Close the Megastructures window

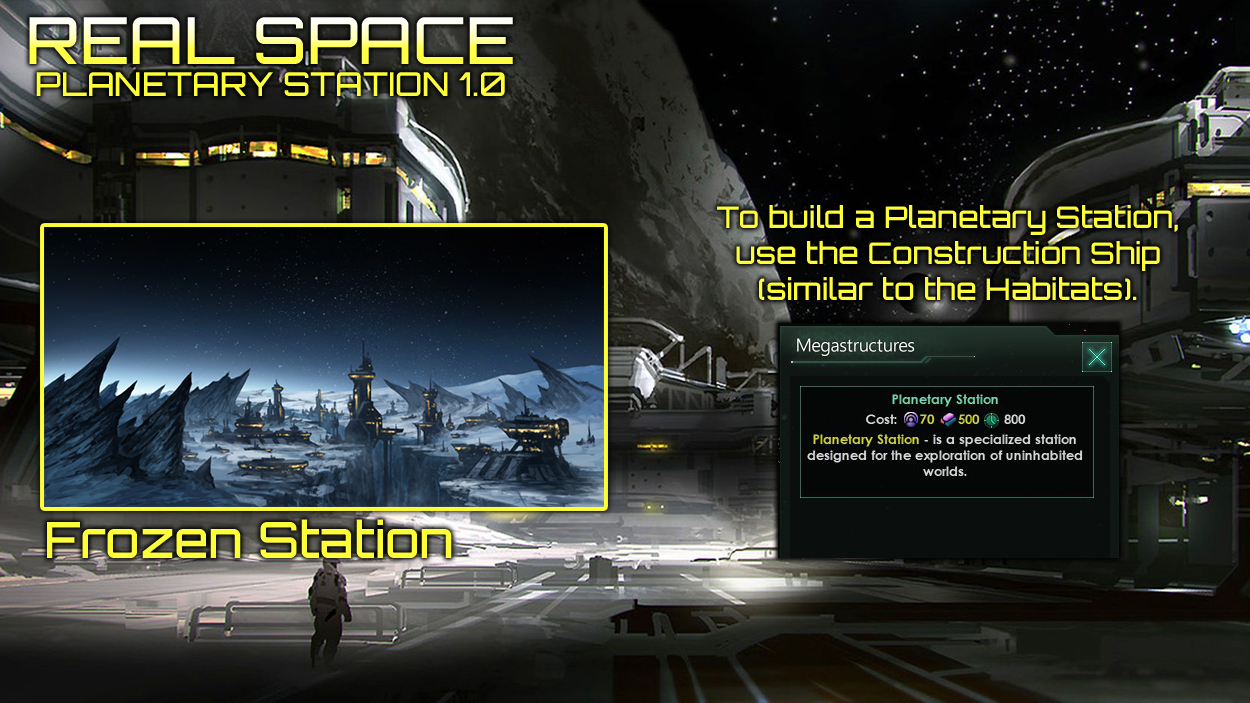tap(1097, 357)
